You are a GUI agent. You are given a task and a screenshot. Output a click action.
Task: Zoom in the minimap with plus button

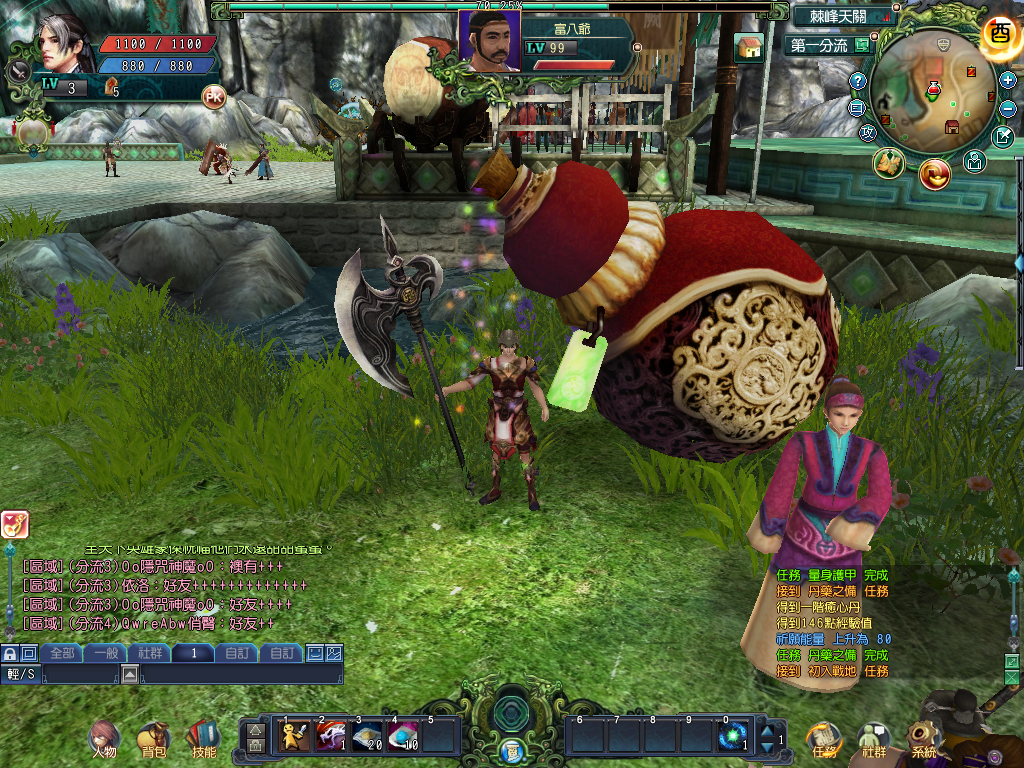(1007, 80)
